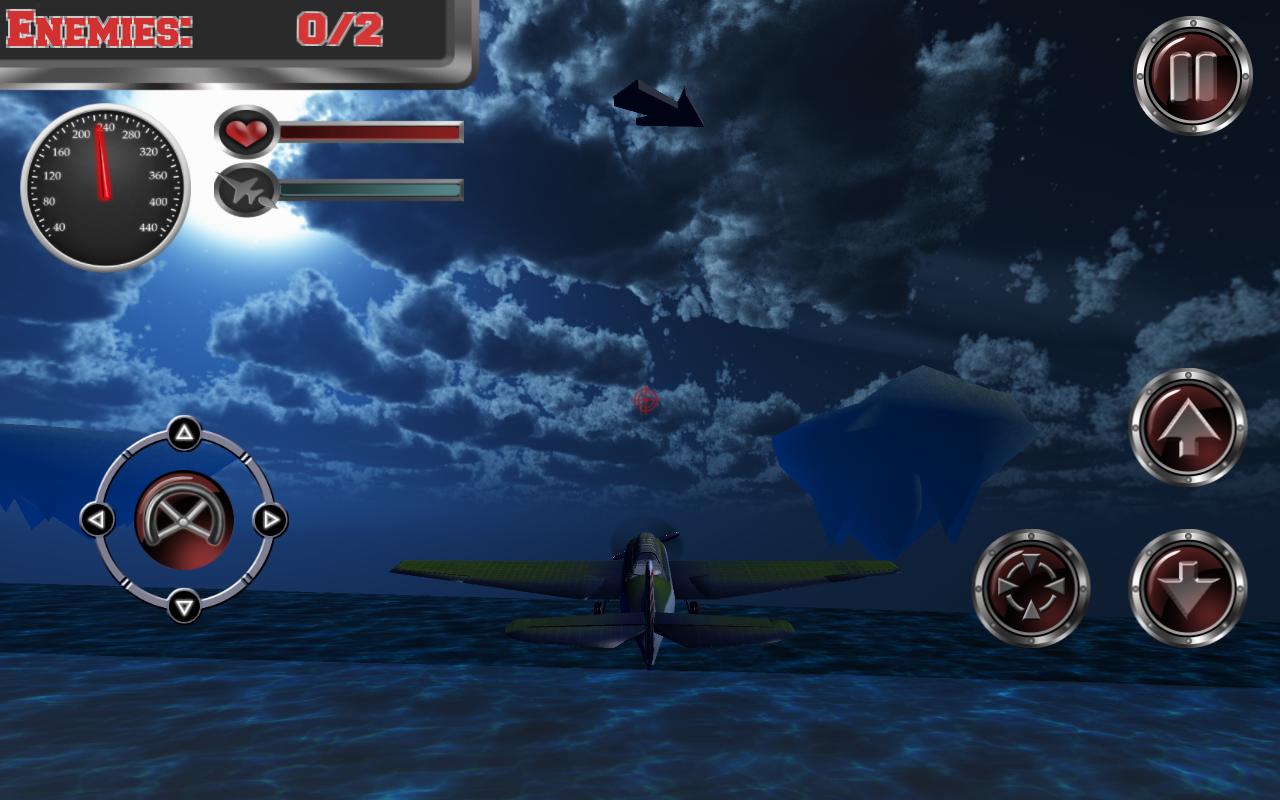Tap the down arrow on the control pad
The width and height of the screenshot is (1280, 800).
pyautogui.click(x=185, y=607)
